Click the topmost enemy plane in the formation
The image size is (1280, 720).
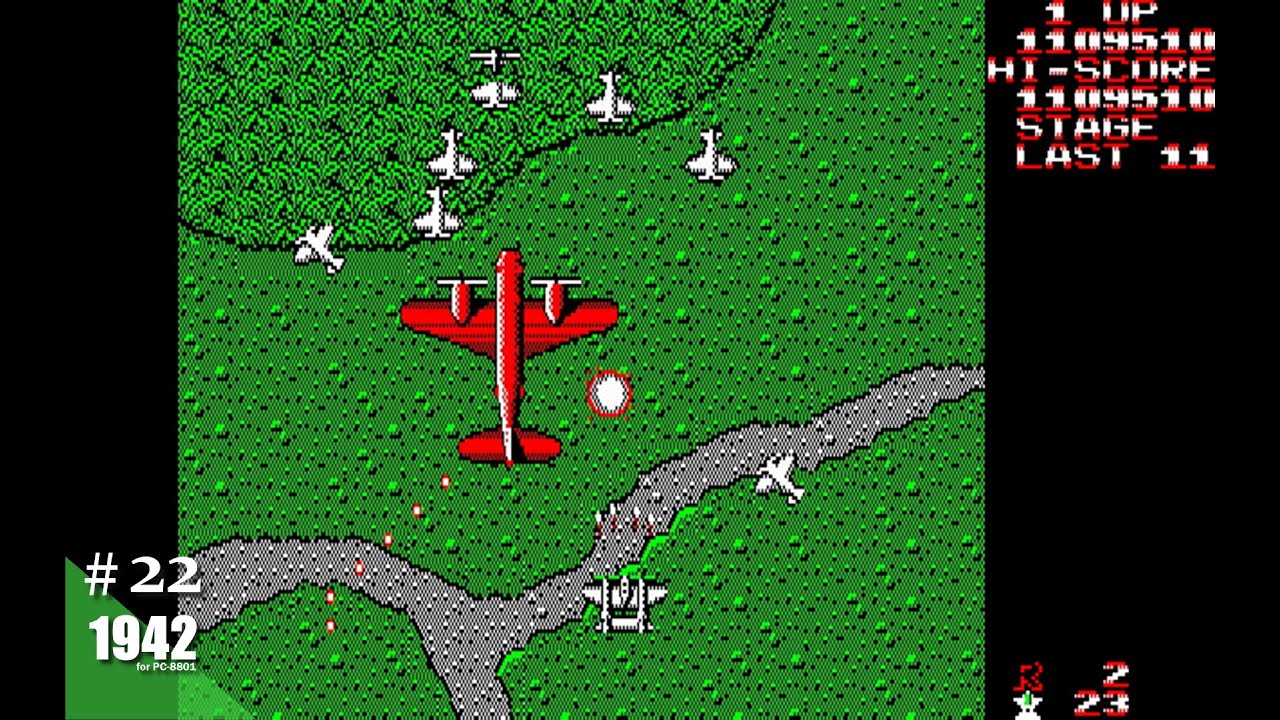(x=497, y=57)
